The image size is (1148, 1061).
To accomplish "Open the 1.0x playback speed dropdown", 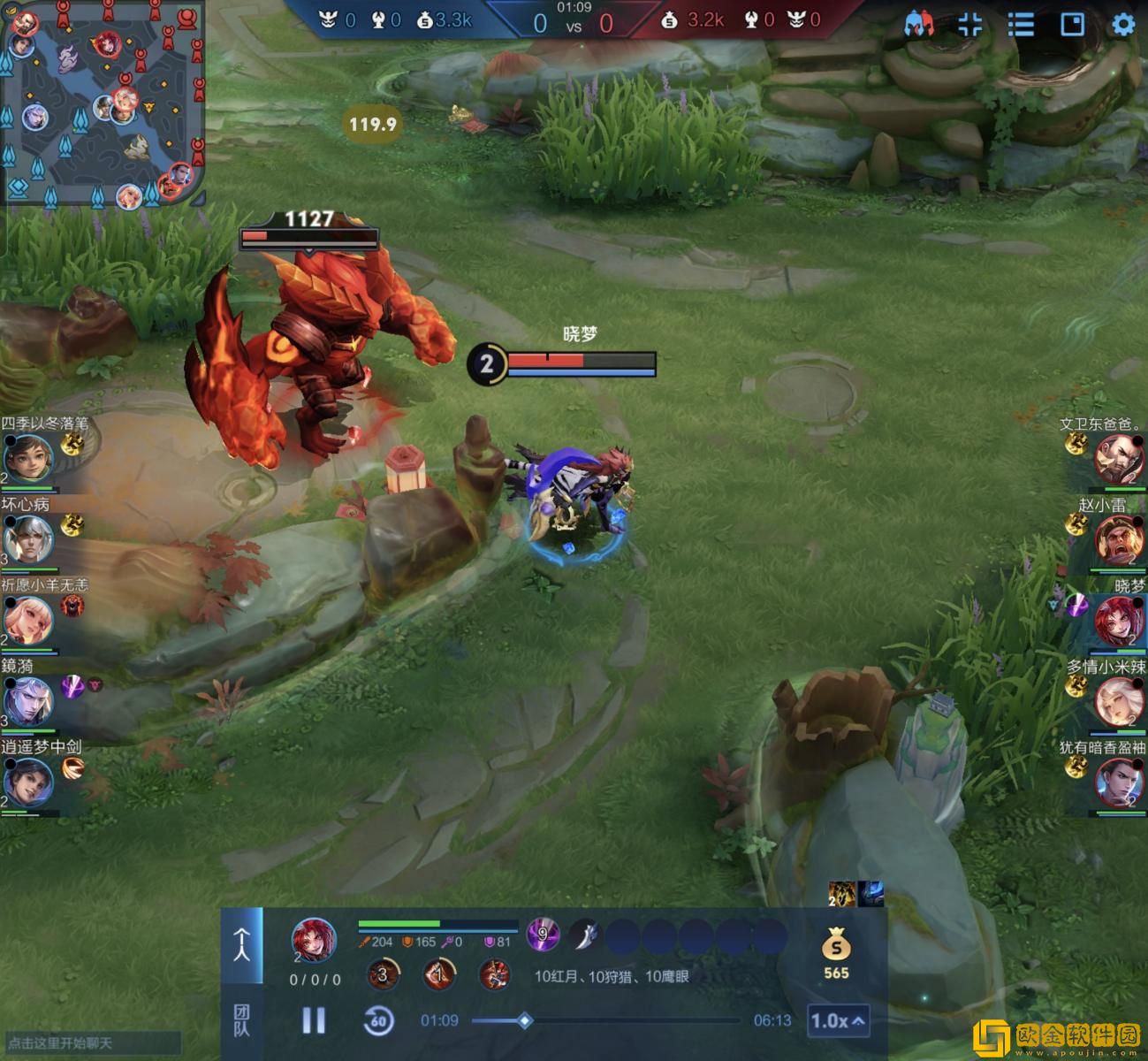I will [837, 1021].
